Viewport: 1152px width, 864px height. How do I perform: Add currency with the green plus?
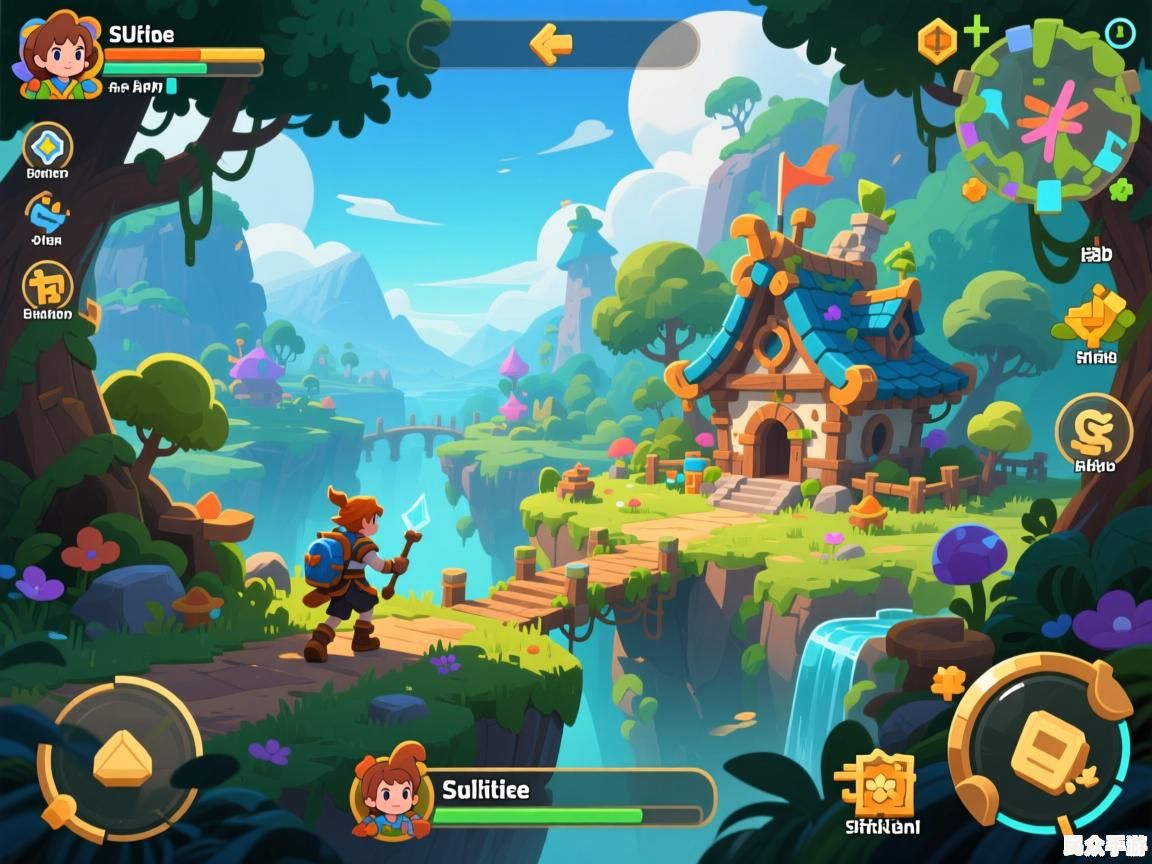pyautogui.click(x=975, y=32)
